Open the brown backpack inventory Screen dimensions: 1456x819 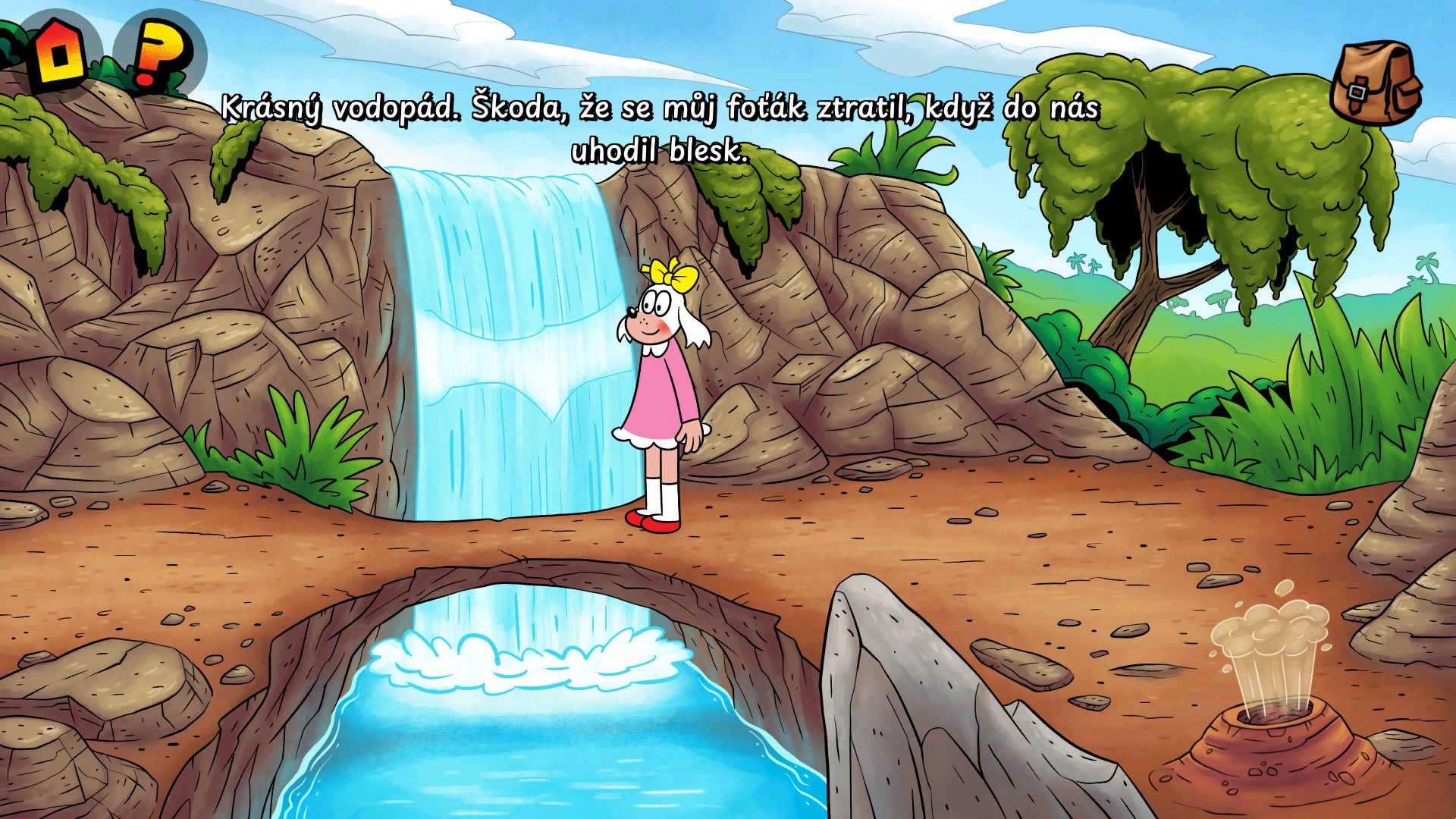[x=1376, y=82]
